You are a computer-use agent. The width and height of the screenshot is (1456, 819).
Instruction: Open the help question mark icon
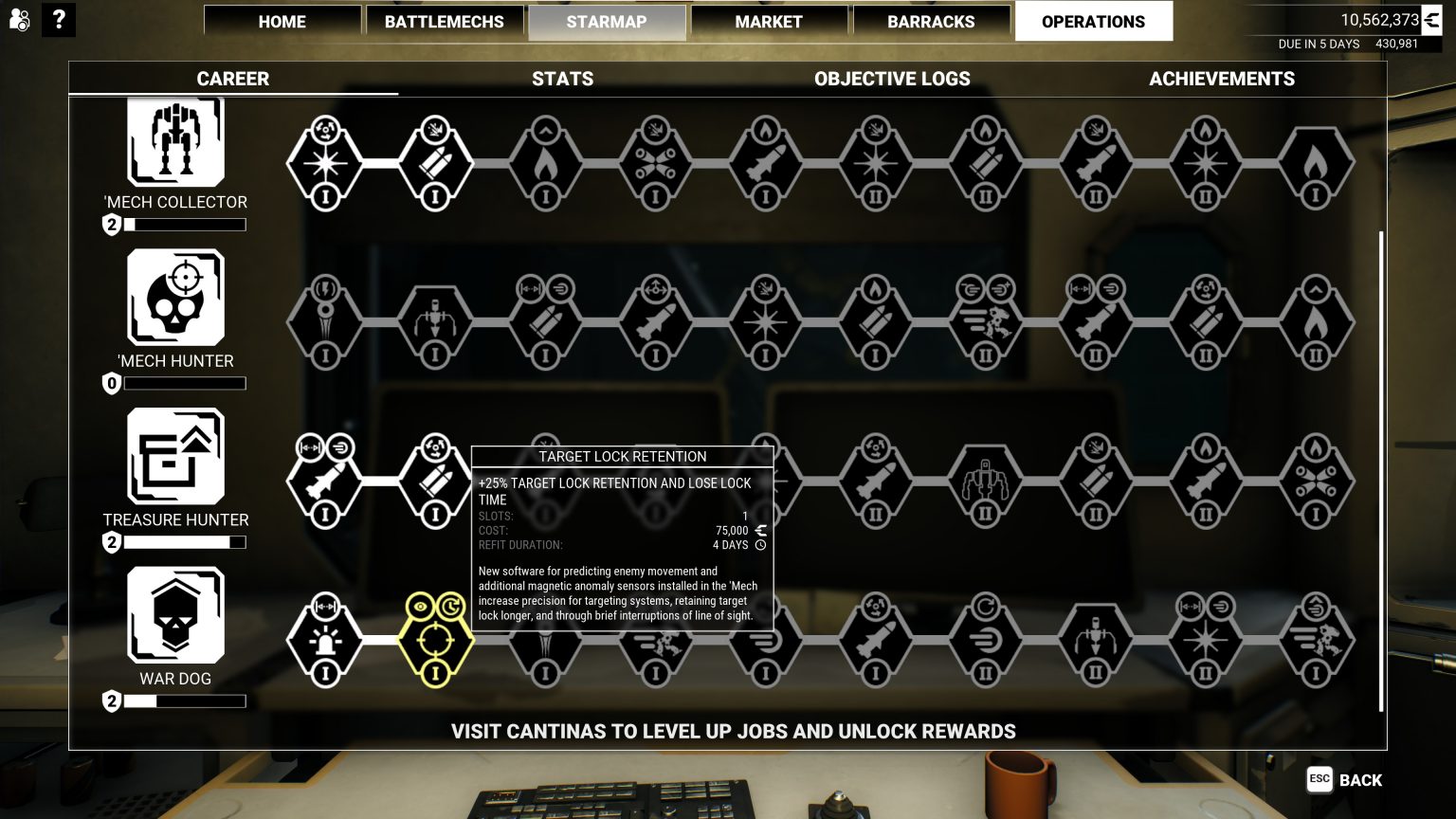pos(59,20)
